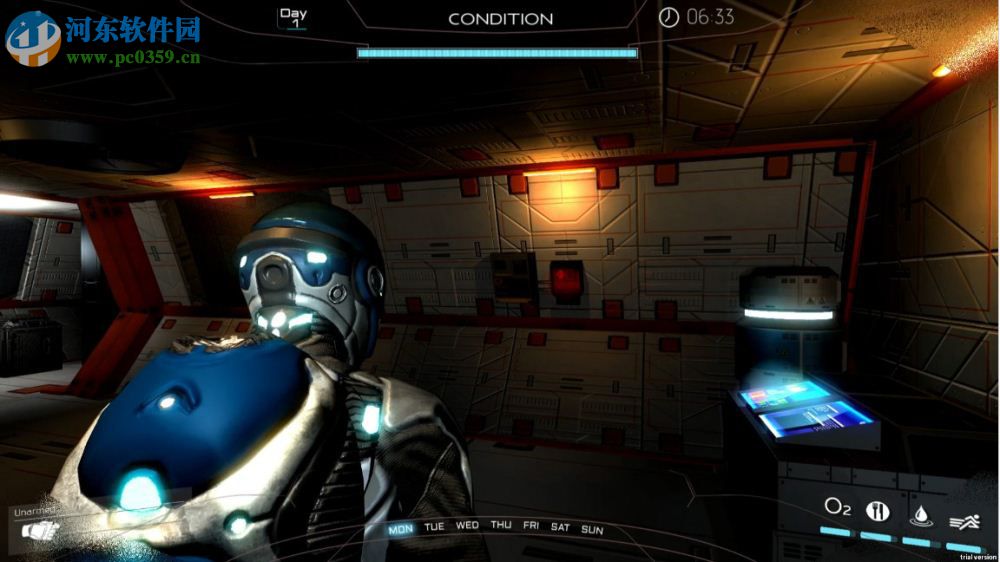Select SAT on the weekday bar
The height and width of the screenshot is (562, 1000).
coord(560,527)
